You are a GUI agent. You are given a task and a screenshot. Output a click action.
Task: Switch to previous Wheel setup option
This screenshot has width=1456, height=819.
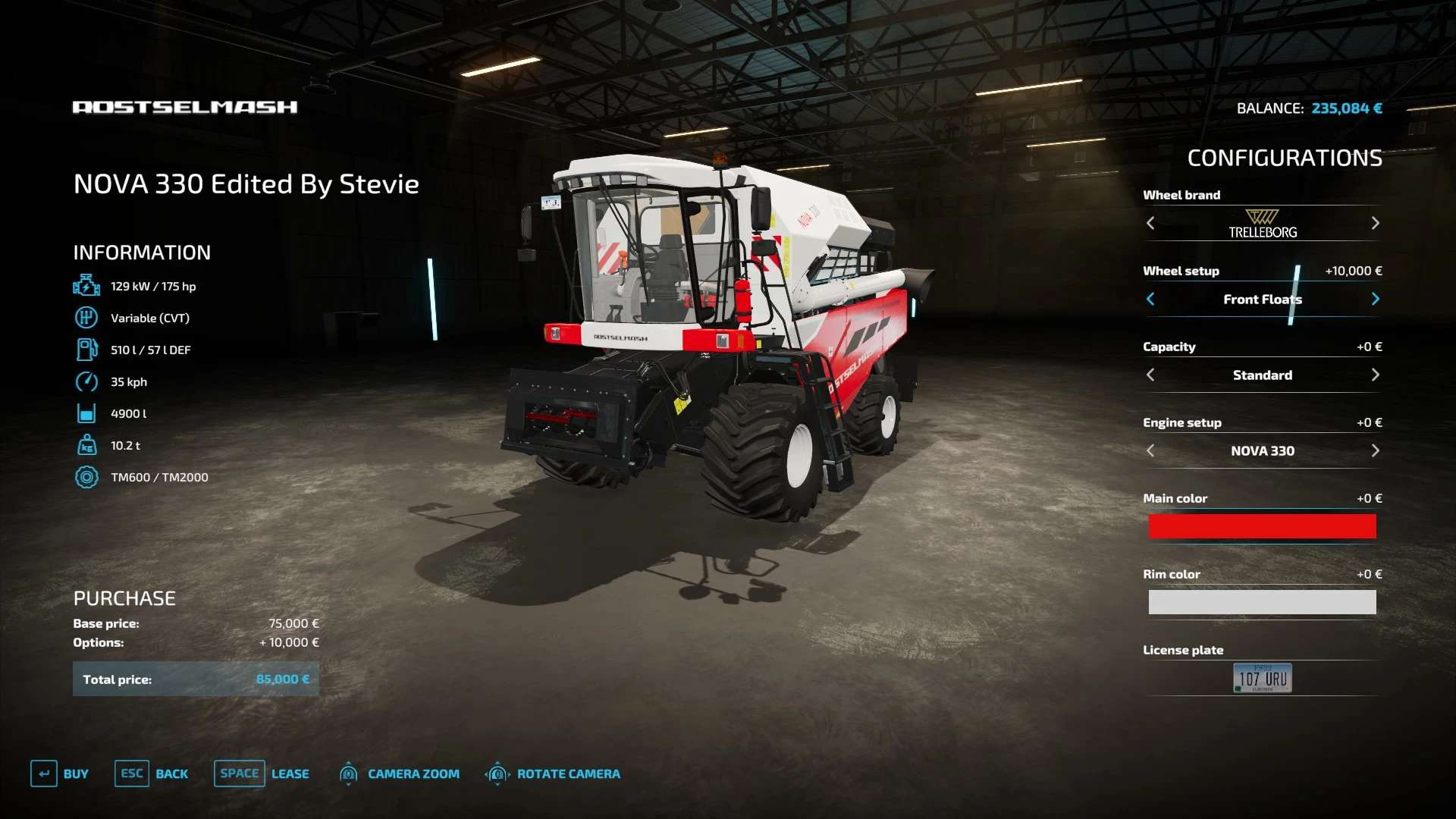pyautogui.click(x=1150, y=299)
